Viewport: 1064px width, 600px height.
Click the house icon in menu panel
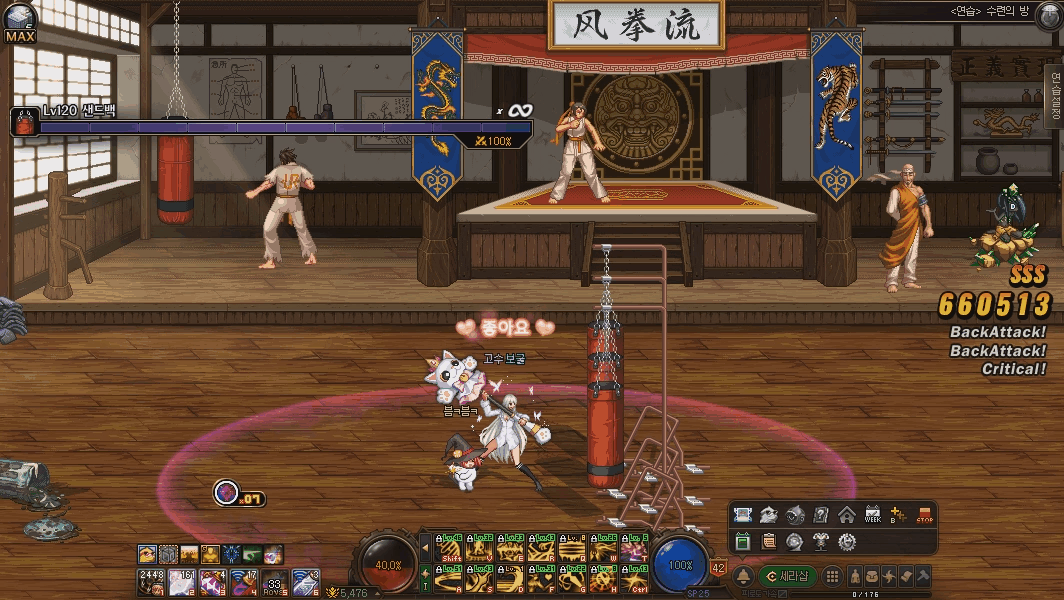click(x=846, y=515)
